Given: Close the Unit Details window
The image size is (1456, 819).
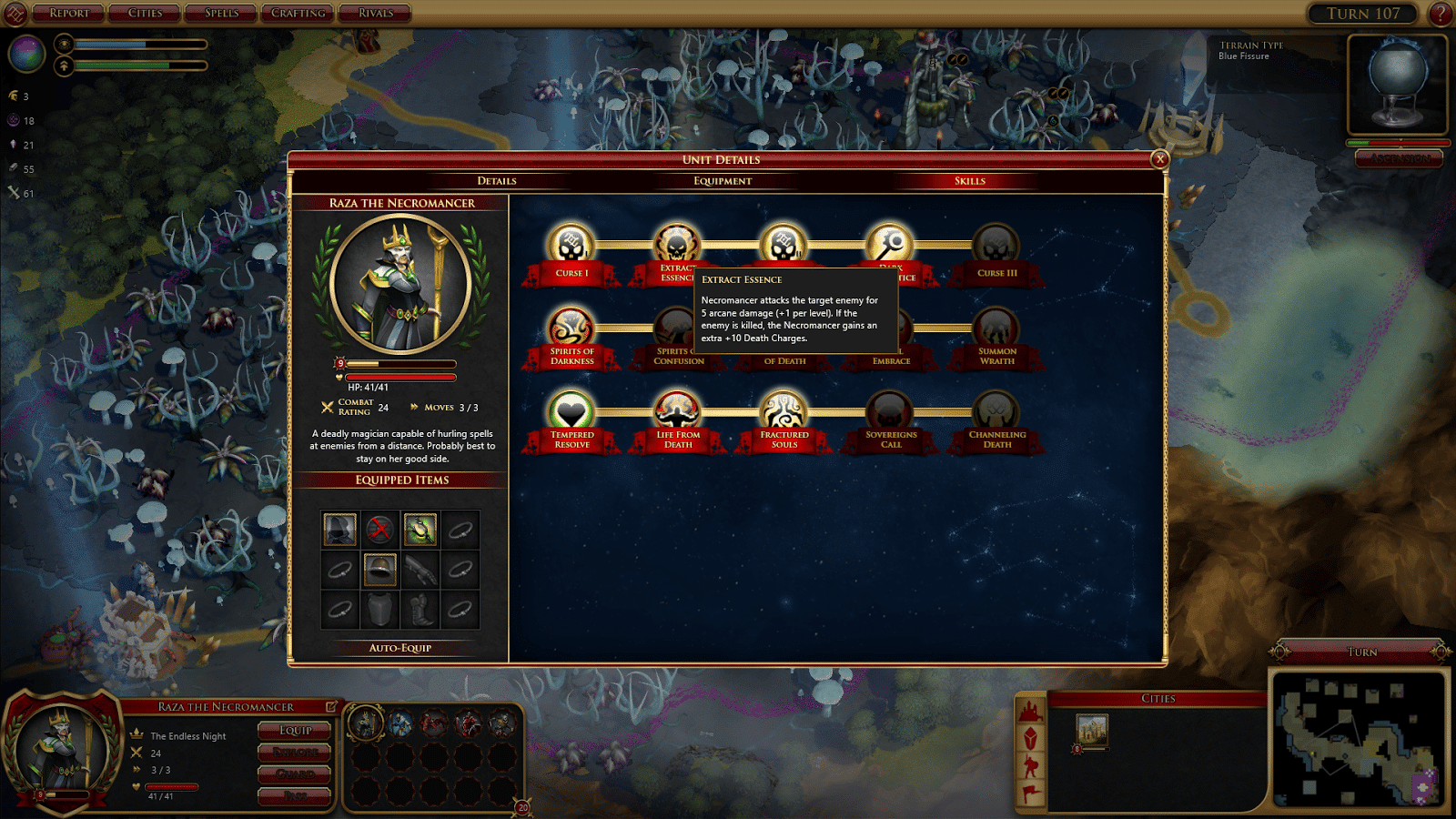Looking at the screenshot, I should (x=1159, y=159).
